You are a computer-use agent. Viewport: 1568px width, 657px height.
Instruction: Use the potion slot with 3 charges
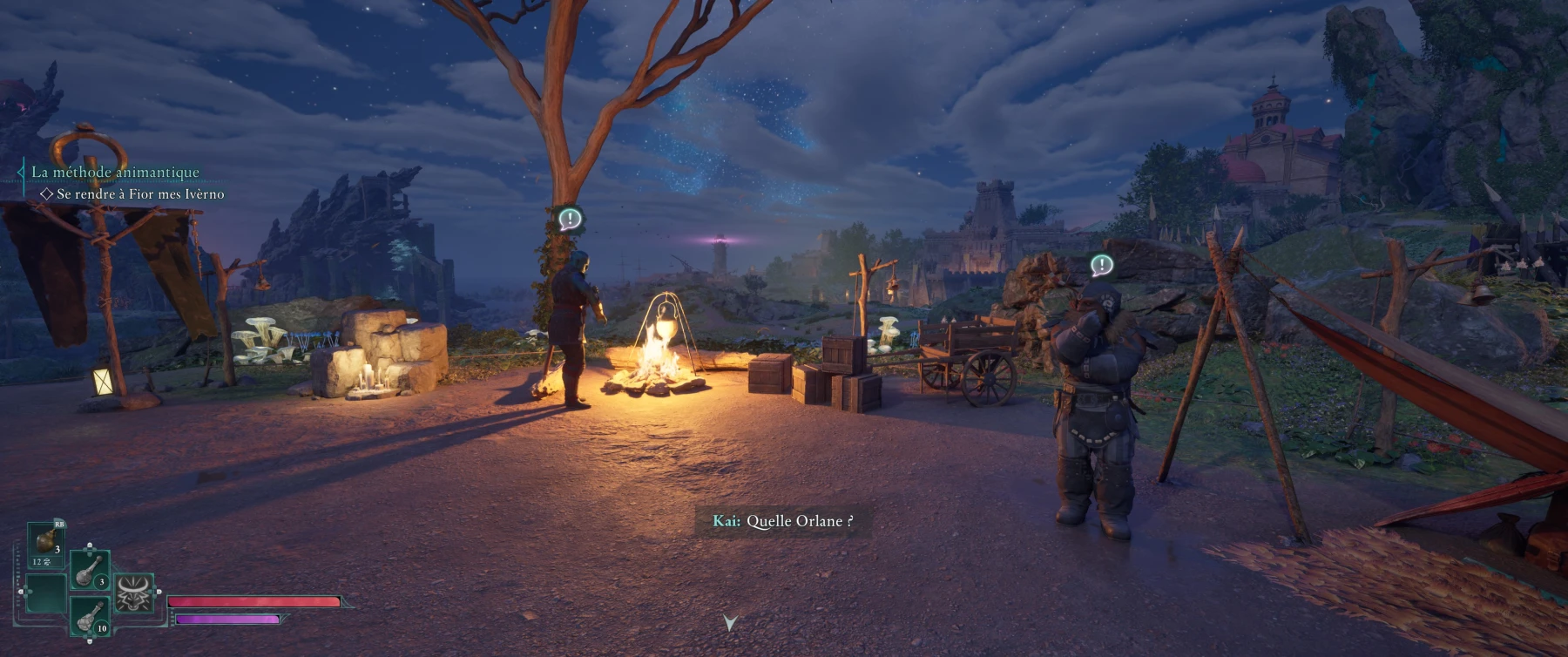90,570
